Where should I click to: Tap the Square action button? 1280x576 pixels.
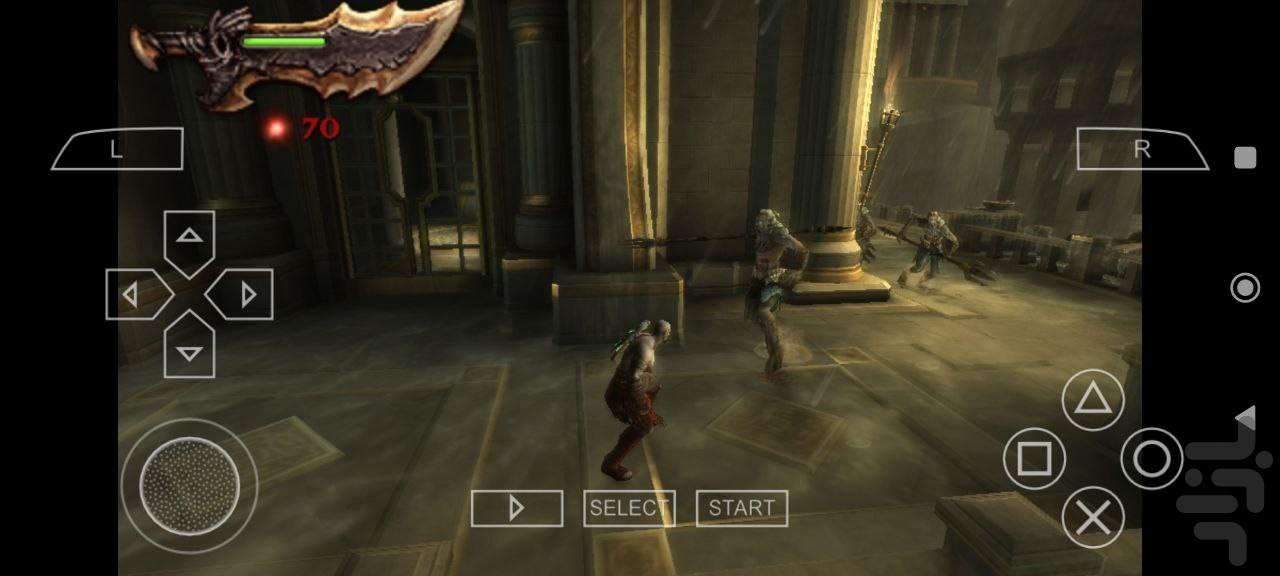point(1034,459)
